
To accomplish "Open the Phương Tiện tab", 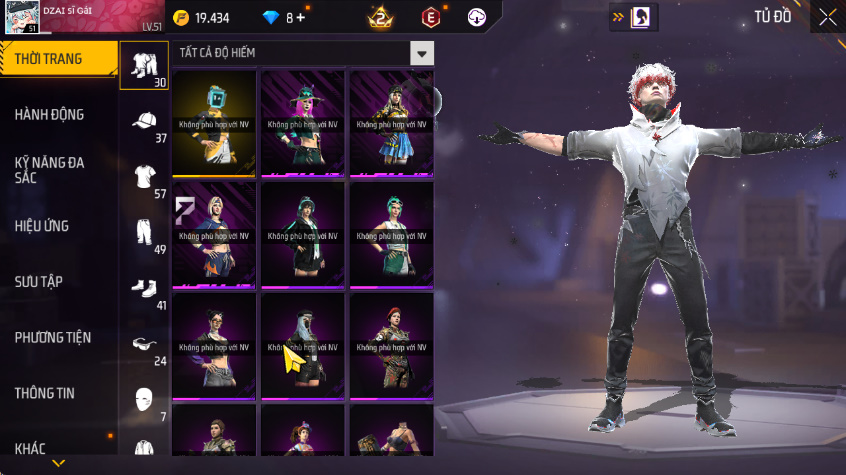I will 52,338.
